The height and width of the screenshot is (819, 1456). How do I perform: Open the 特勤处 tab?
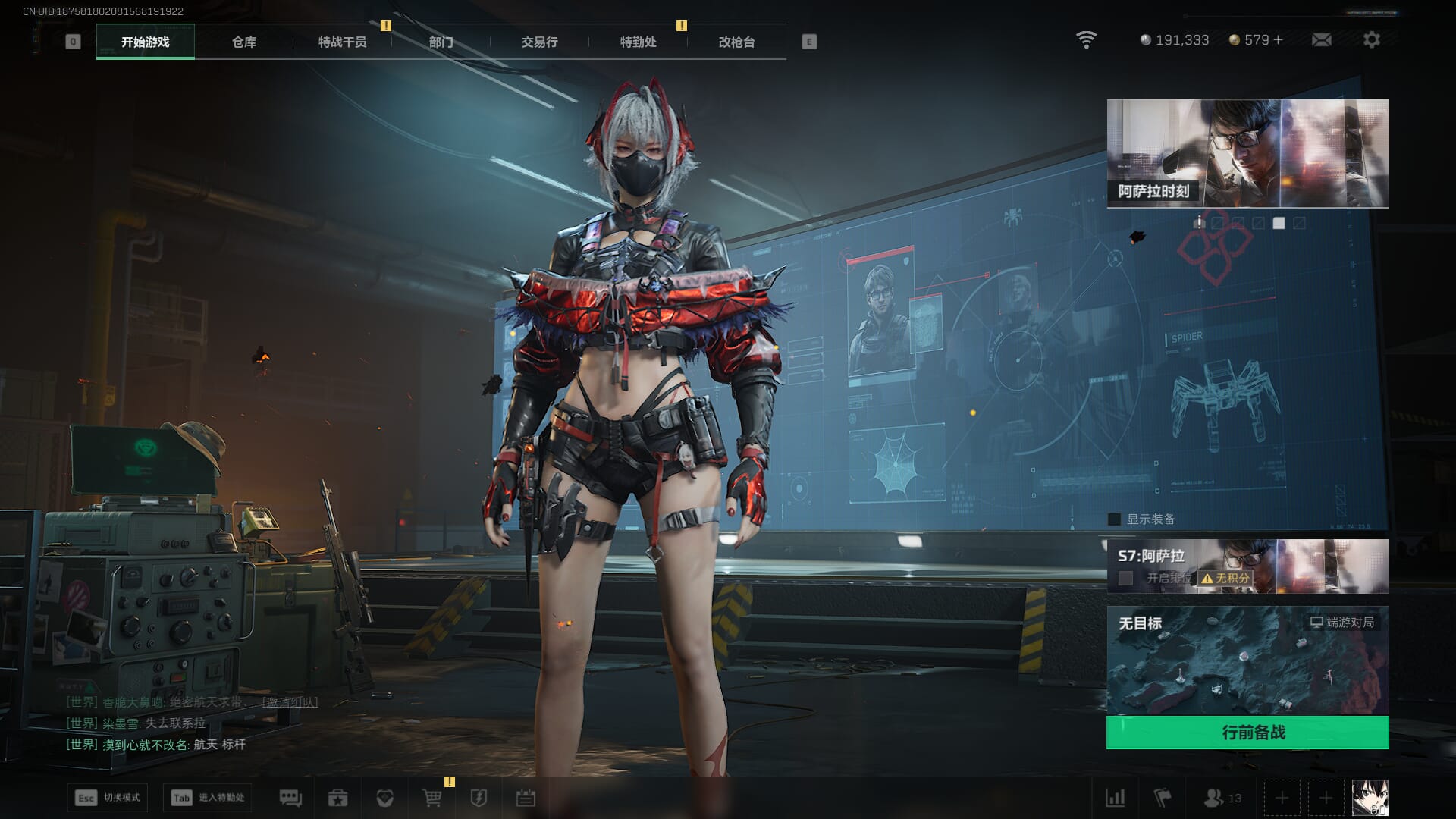click(638, 42)
